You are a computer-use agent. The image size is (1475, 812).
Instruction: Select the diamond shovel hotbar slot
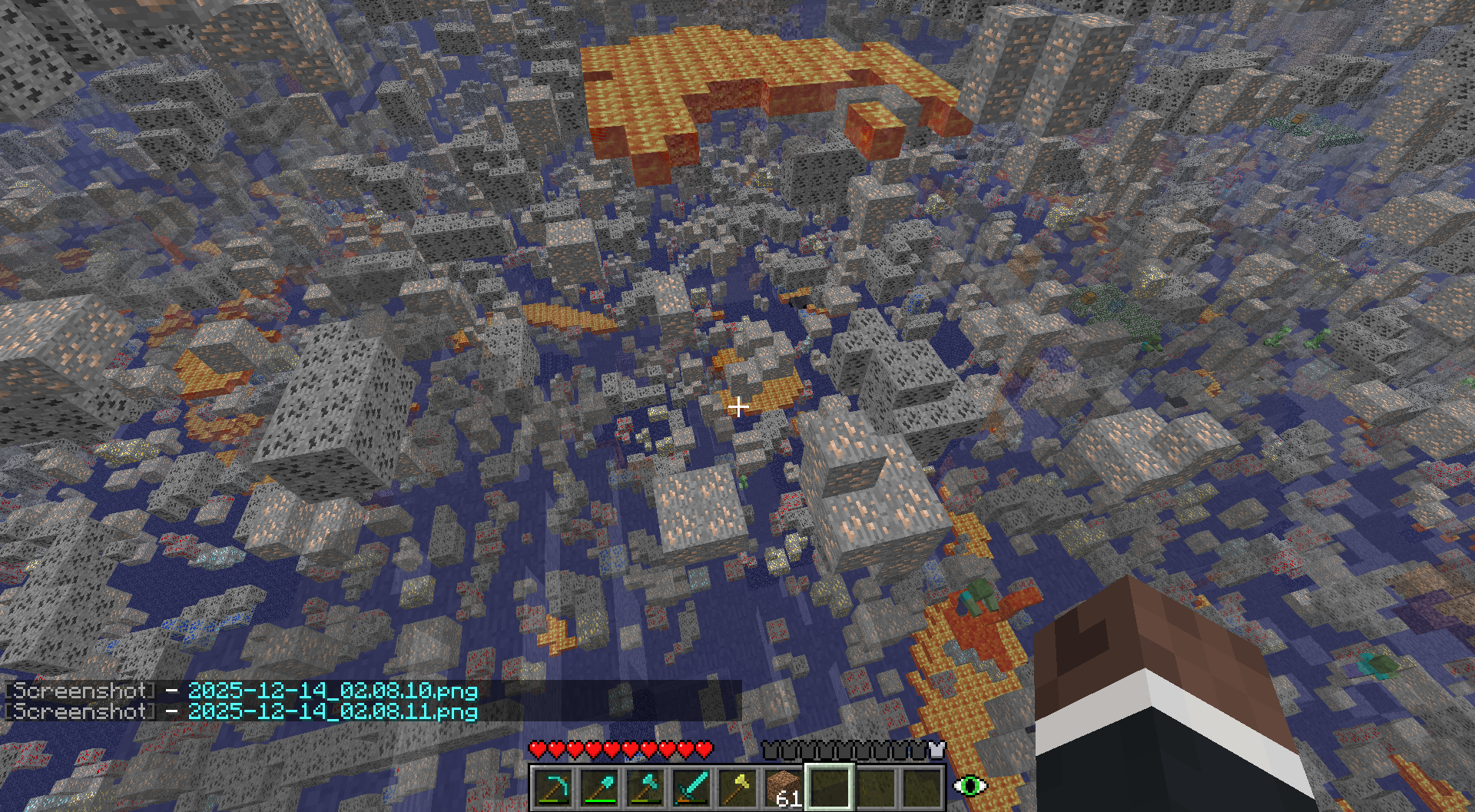point(599,788)
